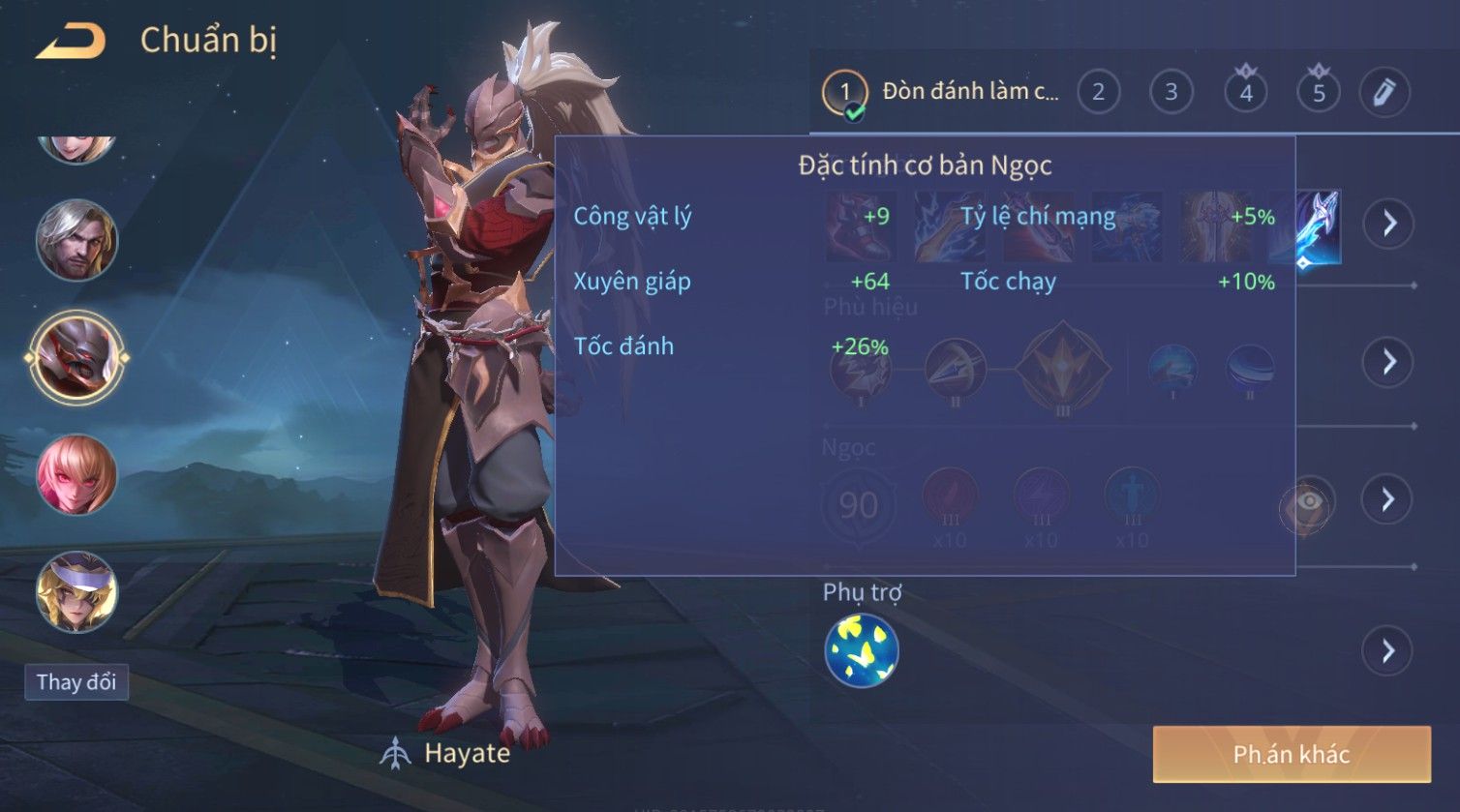Pick the pink-haired hero portrait
Screen dimensions: 1460x812
(x=76, y=474)
